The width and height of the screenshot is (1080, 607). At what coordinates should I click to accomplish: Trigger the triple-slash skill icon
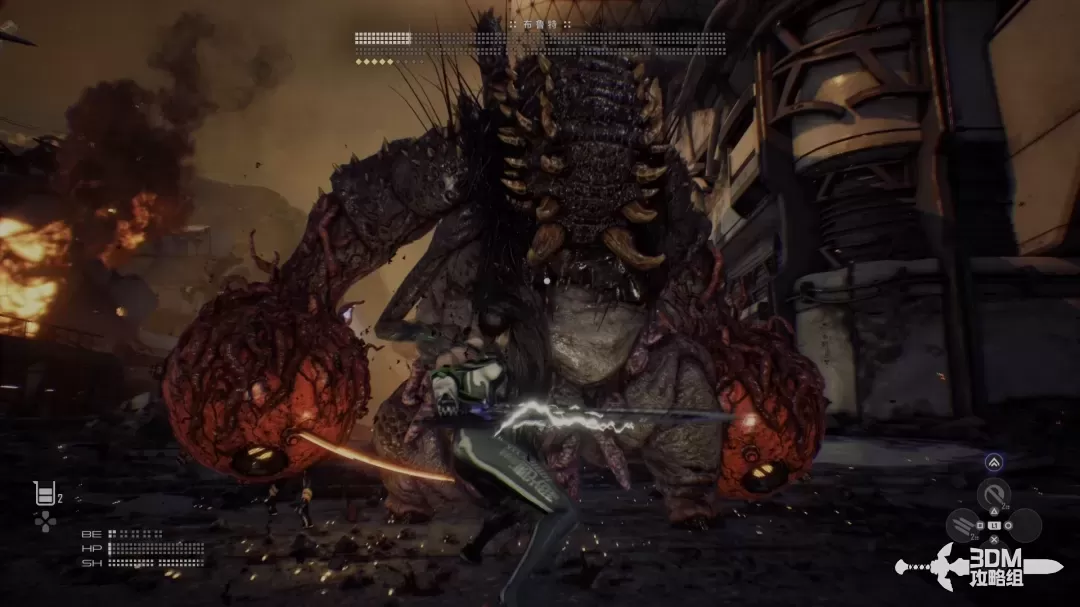tap(964, 524)
